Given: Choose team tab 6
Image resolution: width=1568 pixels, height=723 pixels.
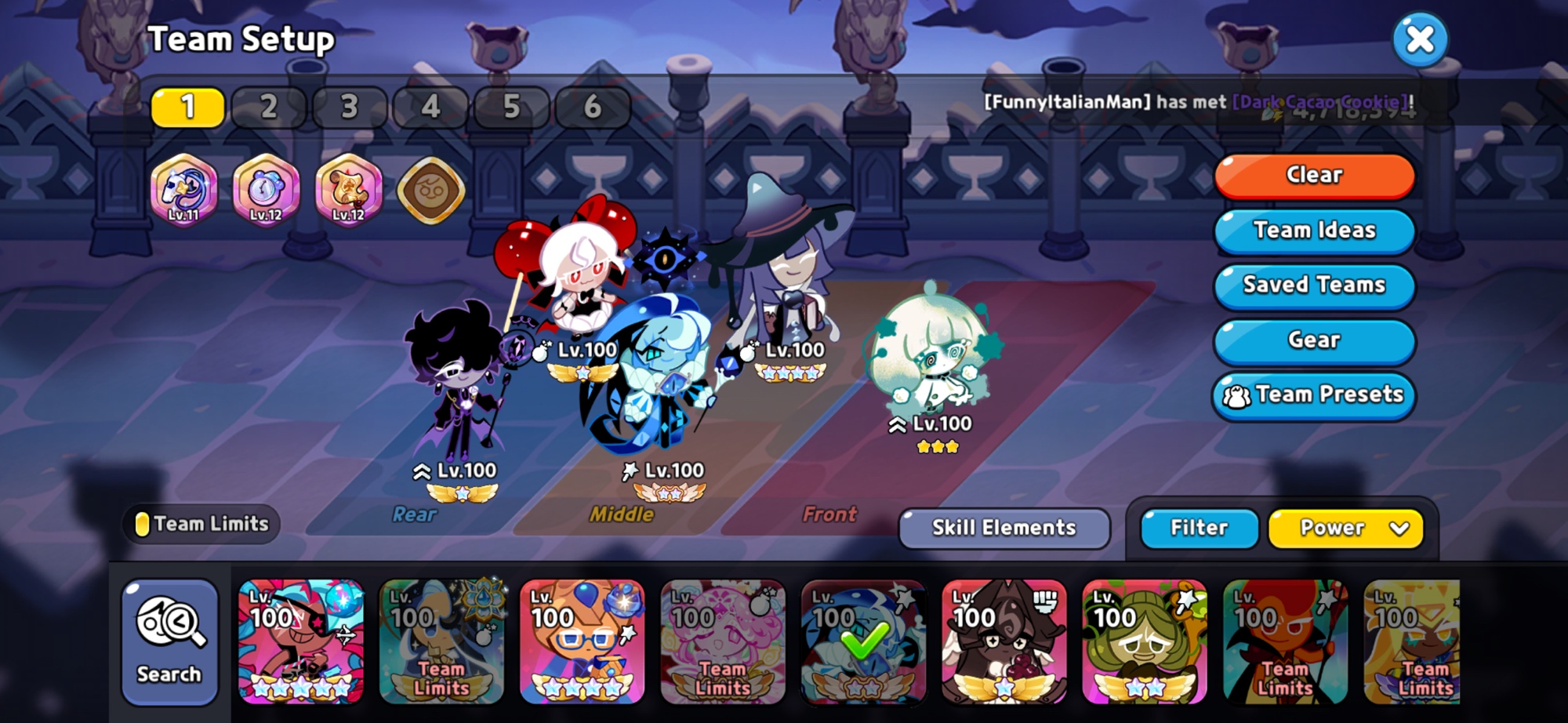Looking at the screenshot, I should (592, 107).
